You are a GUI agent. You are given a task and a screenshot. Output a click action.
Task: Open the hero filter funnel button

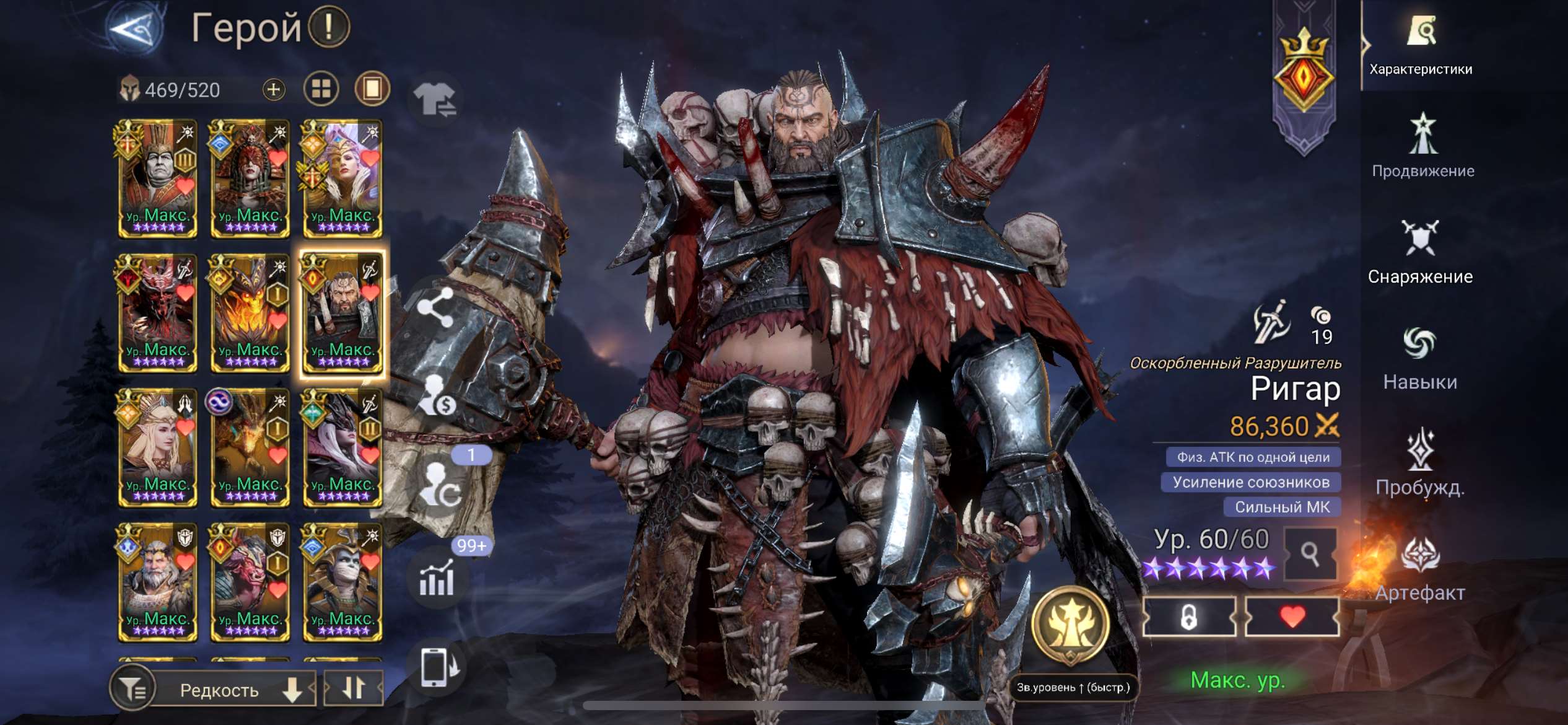pos(131,688)
